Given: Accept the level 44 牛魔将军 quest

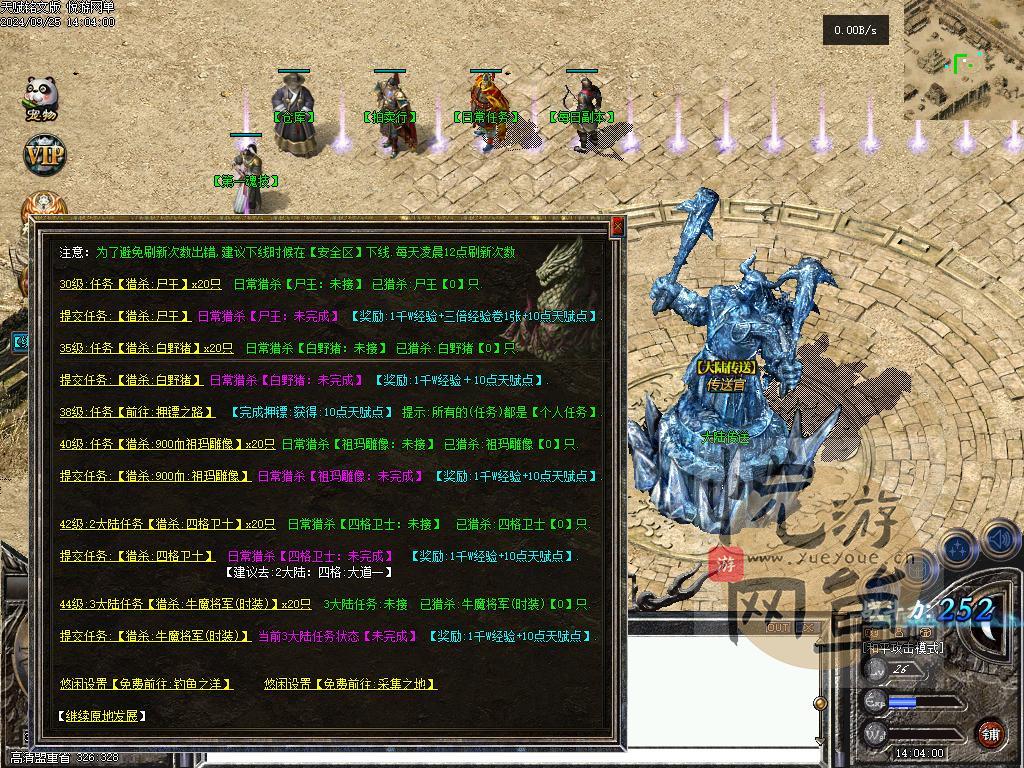Looking at the screenshot, I should click(x=185, y=604).
